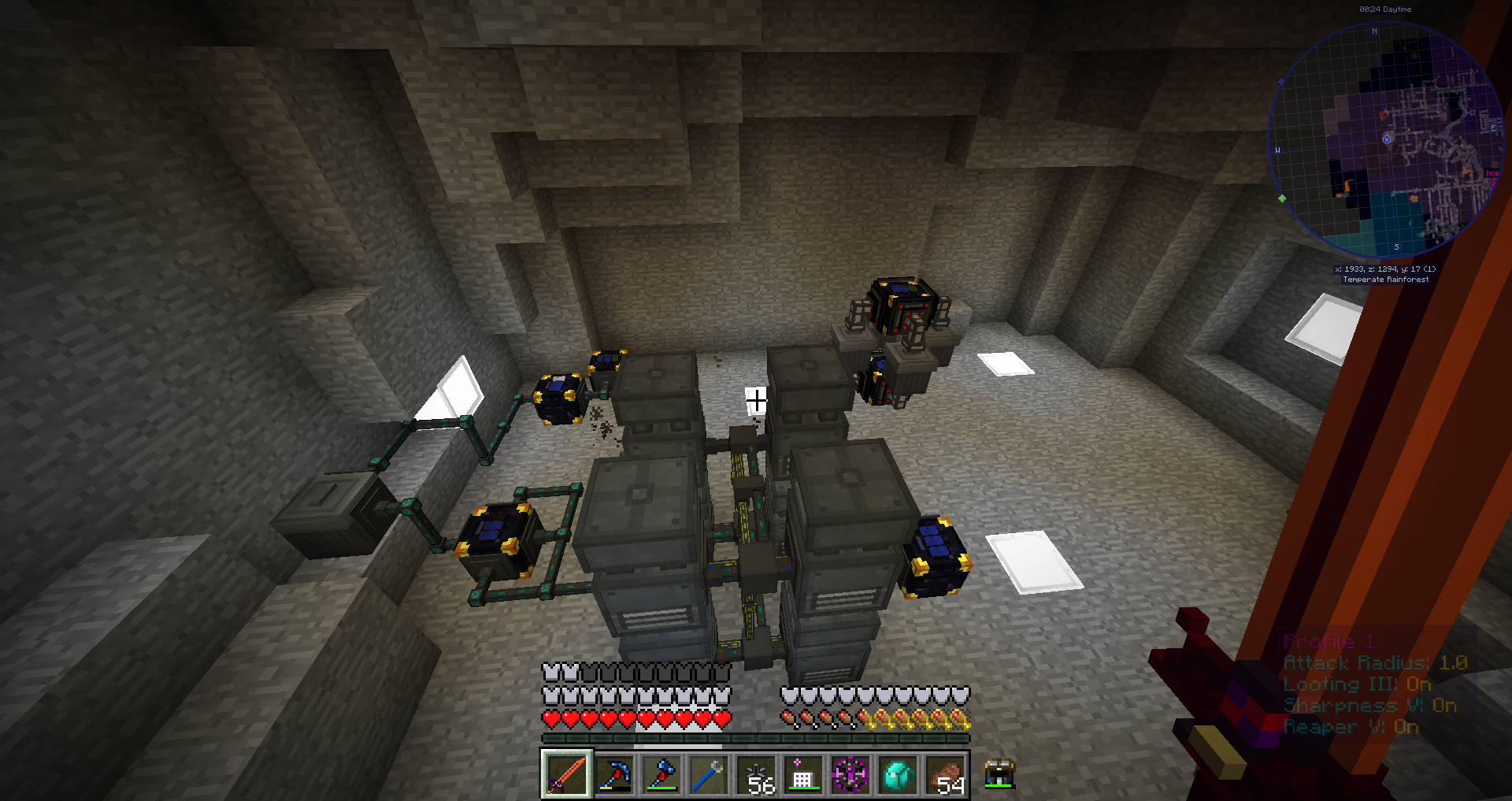This screenshot has width=1512, height=801.
Task: Select the blue pickaxe hotbar slot
Action: pyautogui.click(x=613, y=774)
